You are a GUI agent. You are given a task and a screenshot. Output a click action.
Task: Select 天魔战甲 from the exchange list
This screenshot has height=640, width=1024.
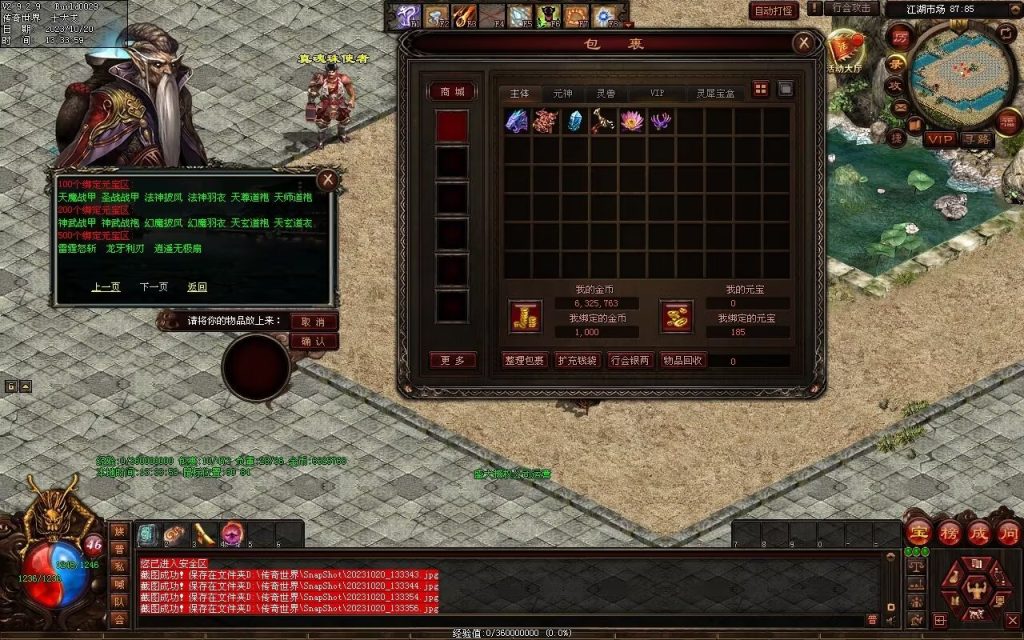coord(76,198)
